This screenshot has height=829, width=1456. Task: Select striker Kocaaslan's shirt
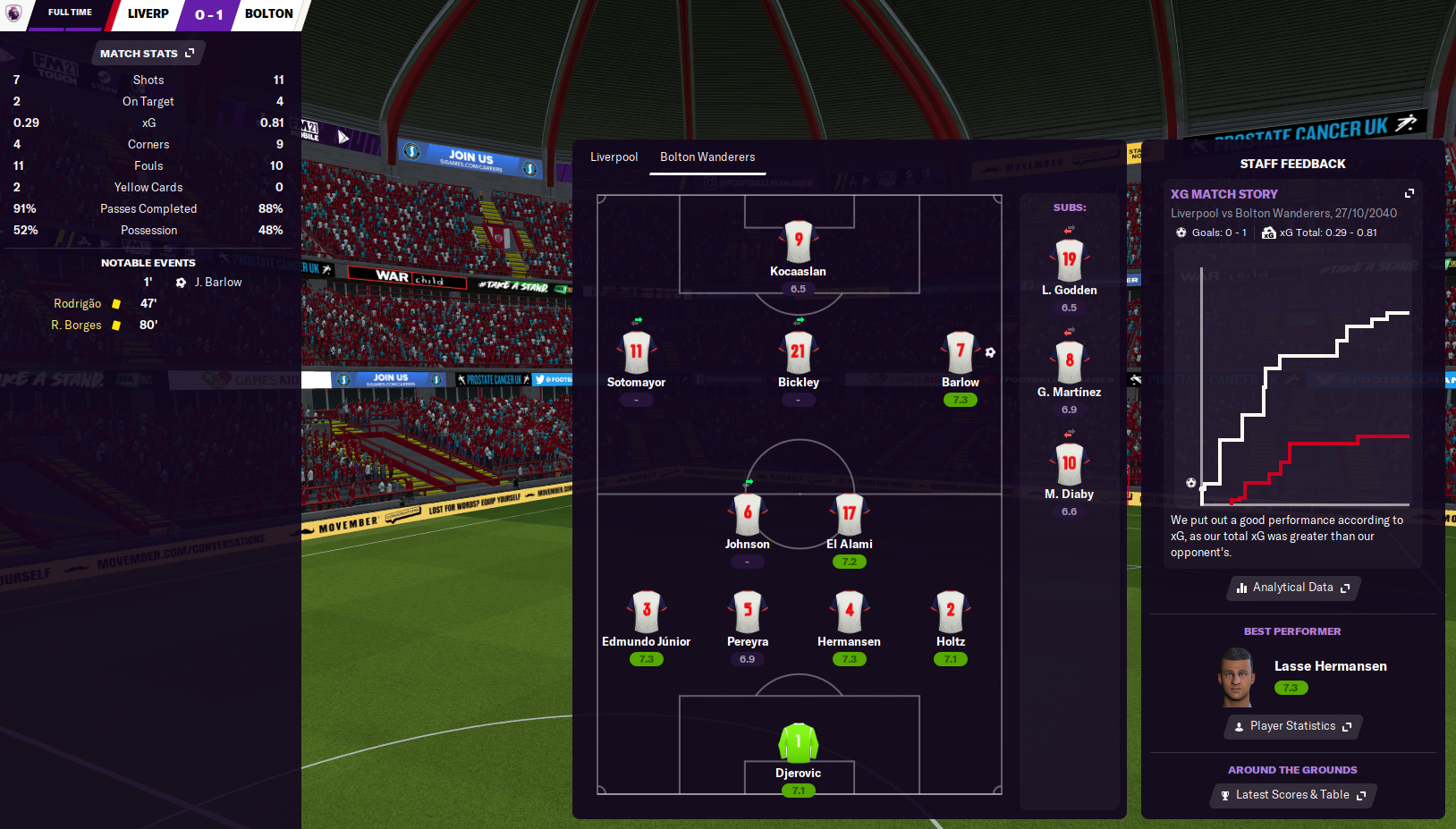tap(798, 241)
